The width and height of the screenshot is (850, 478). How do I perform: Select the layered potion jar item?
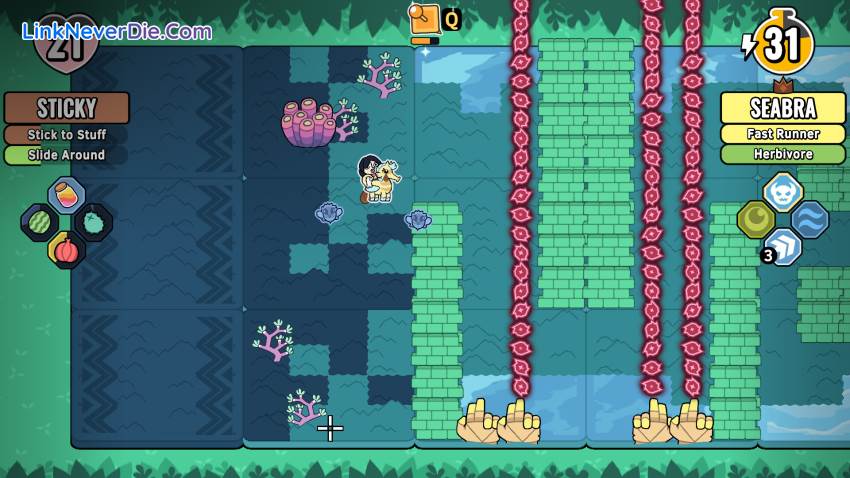(x=66, y=195)
